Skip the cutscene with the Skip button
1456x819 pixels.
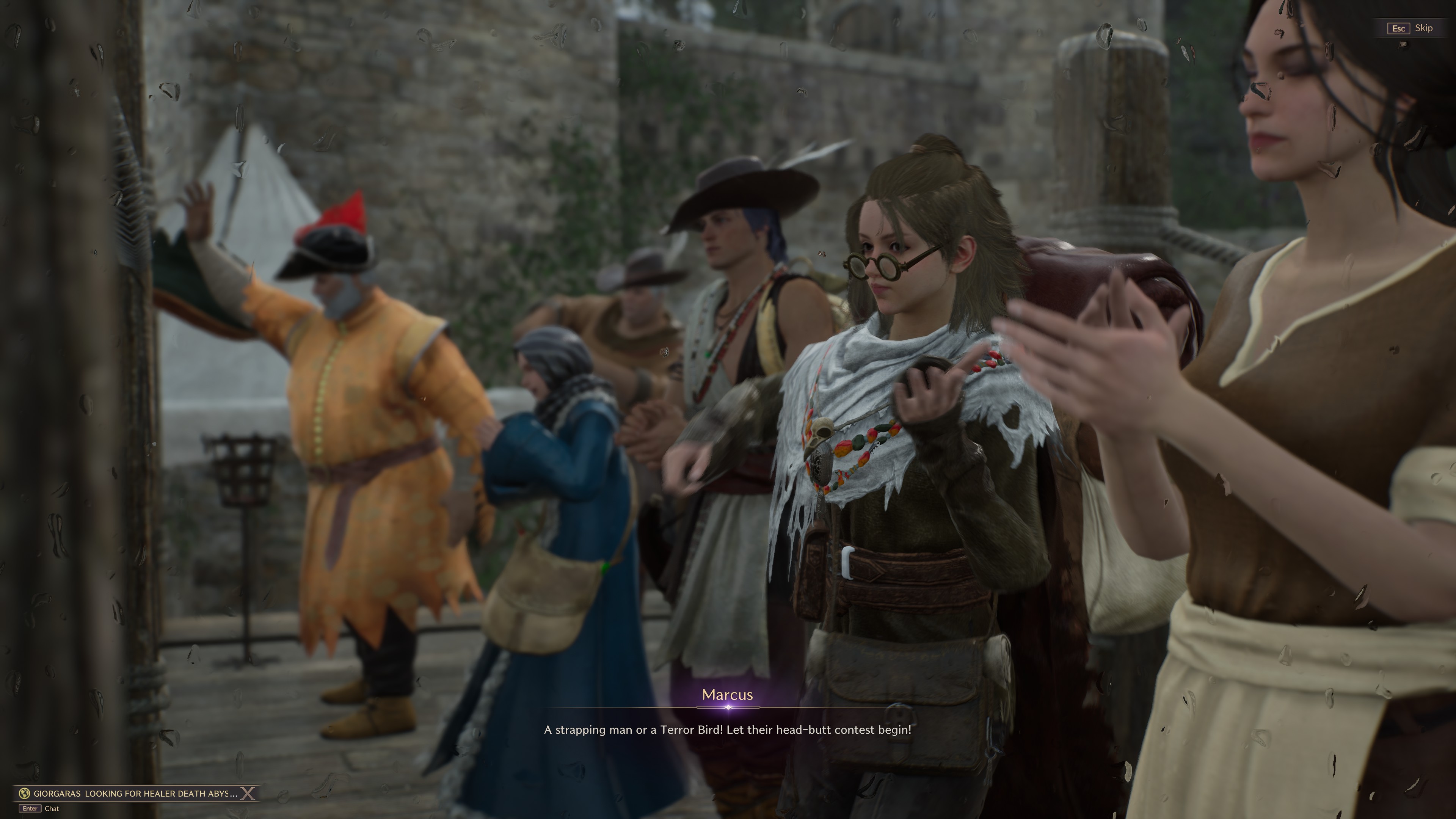click(1411, 28)
